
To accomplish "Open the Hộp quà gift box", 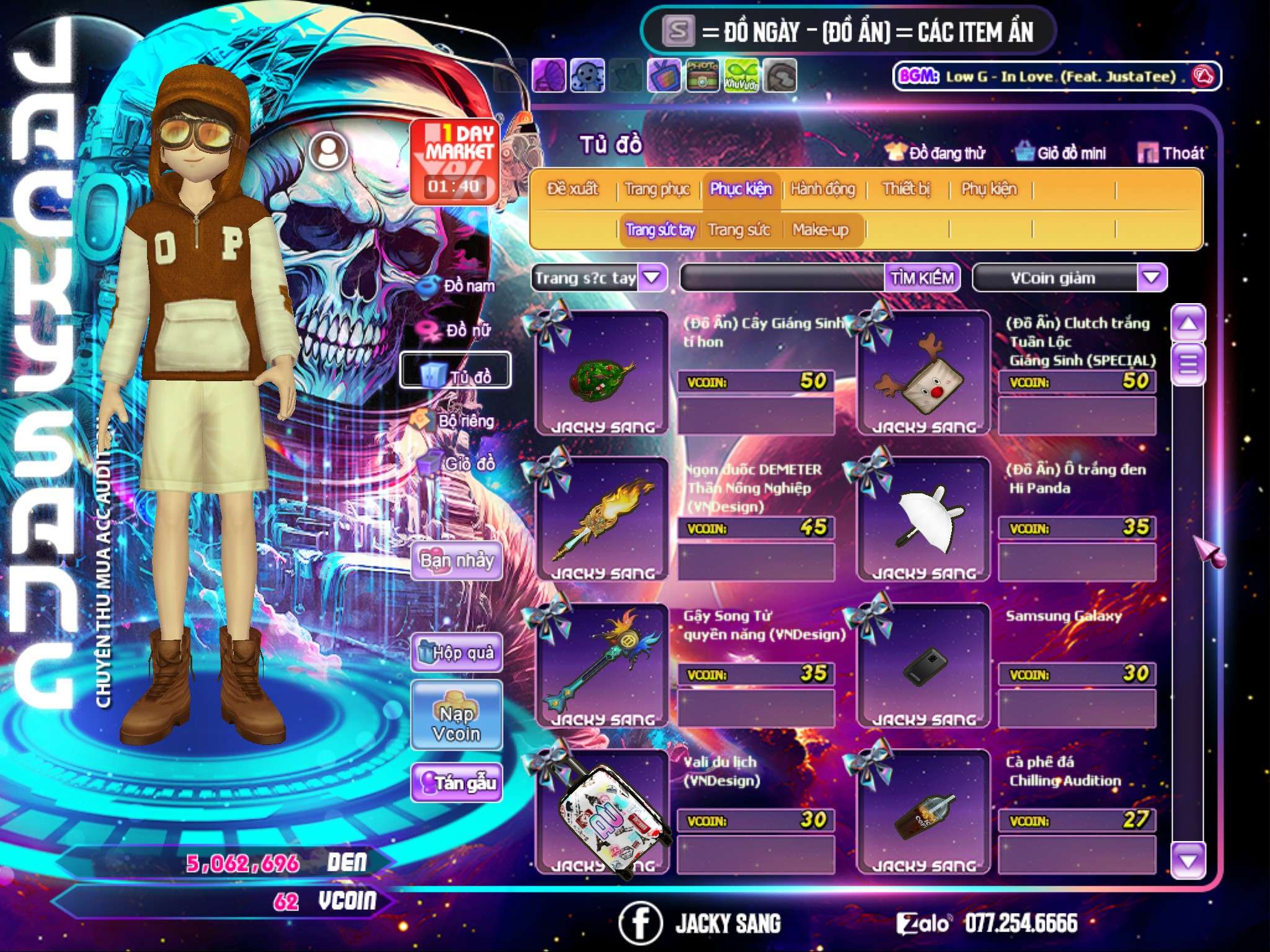I will coord(456,652).
